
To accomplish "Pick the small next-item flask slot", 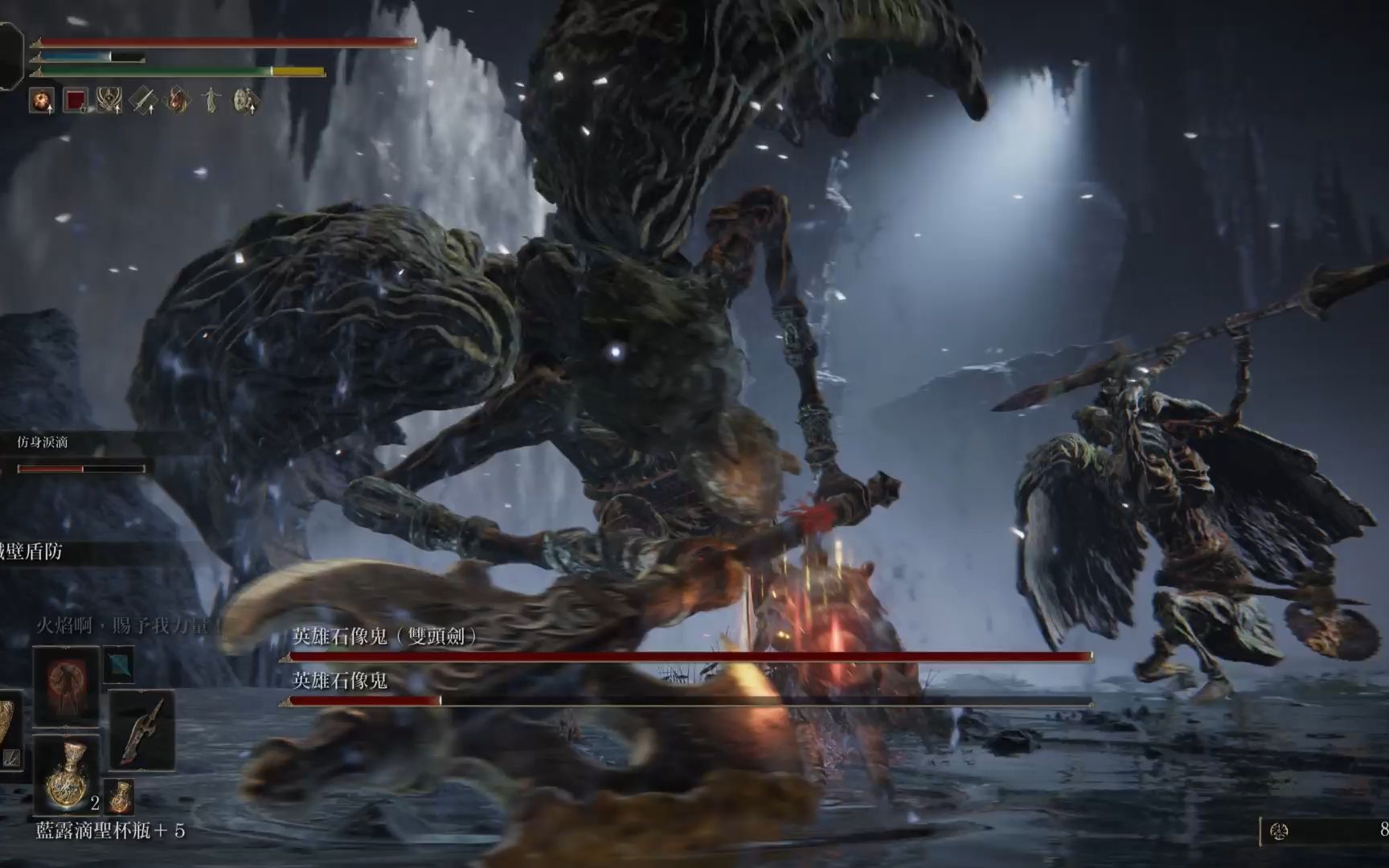I will click(x=120, y=796).
